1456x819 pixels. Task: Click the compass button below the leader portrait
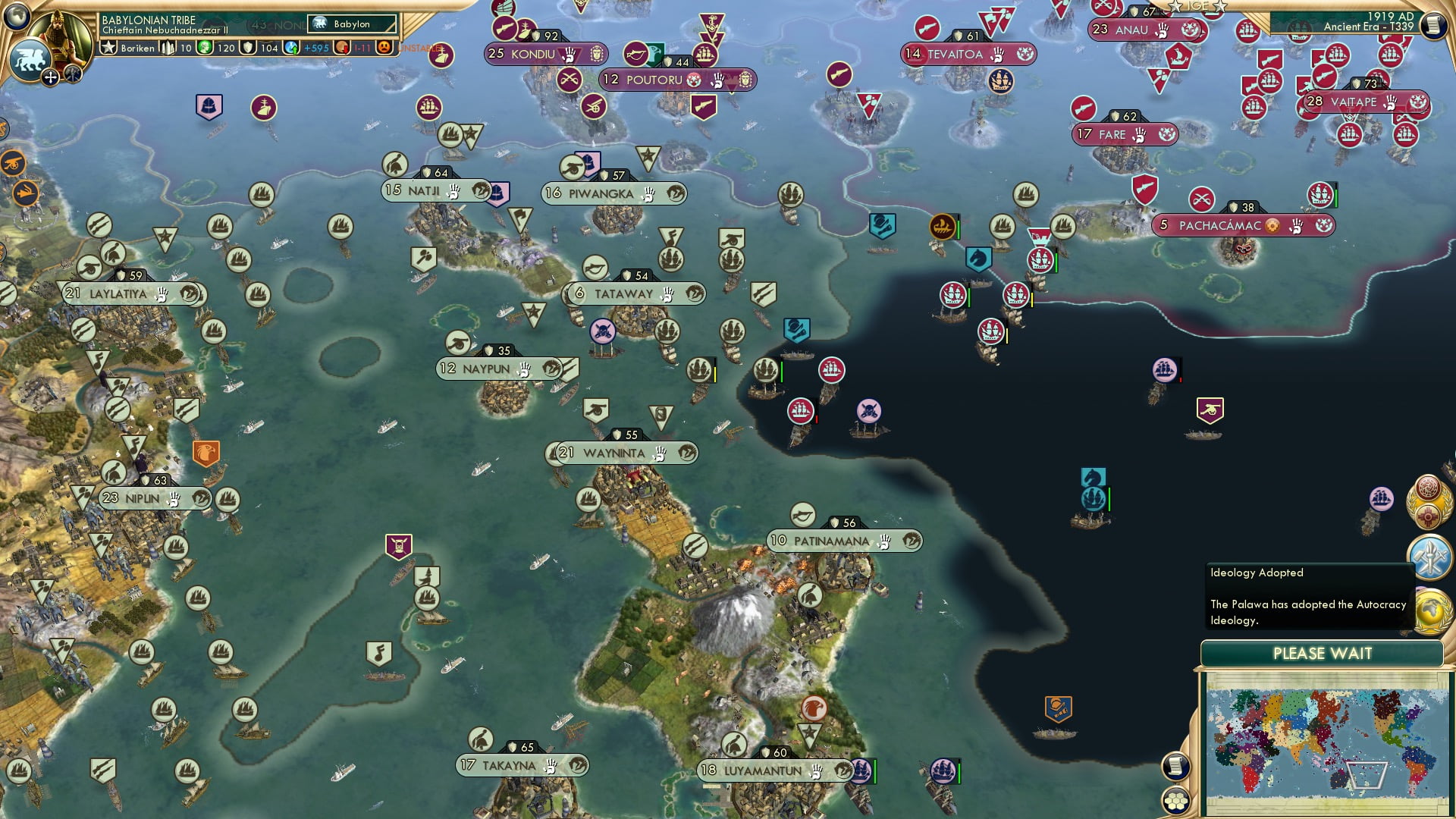[50, 78]
